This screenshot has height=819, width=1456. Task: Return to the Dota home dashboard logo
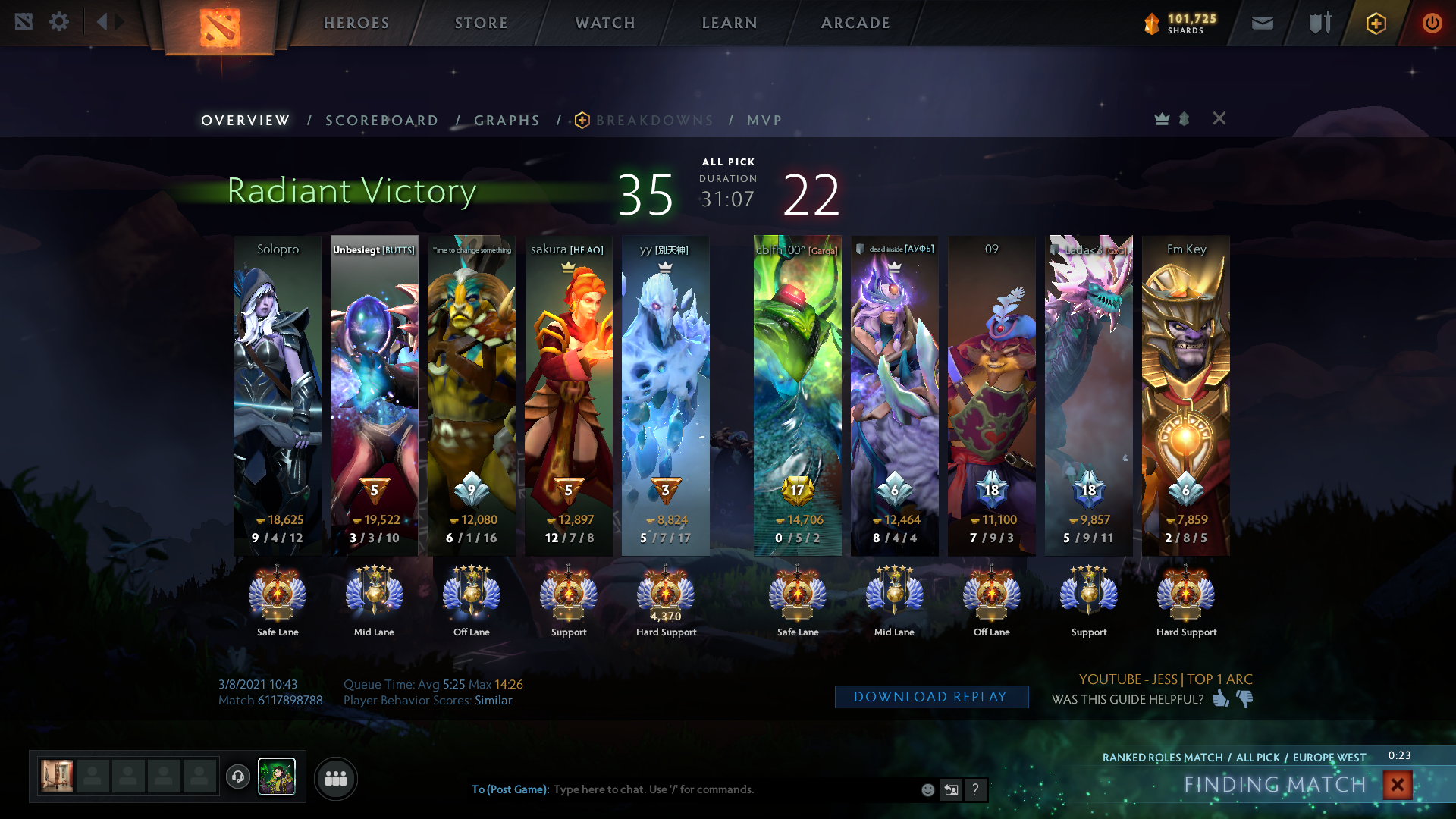[220, 27]
